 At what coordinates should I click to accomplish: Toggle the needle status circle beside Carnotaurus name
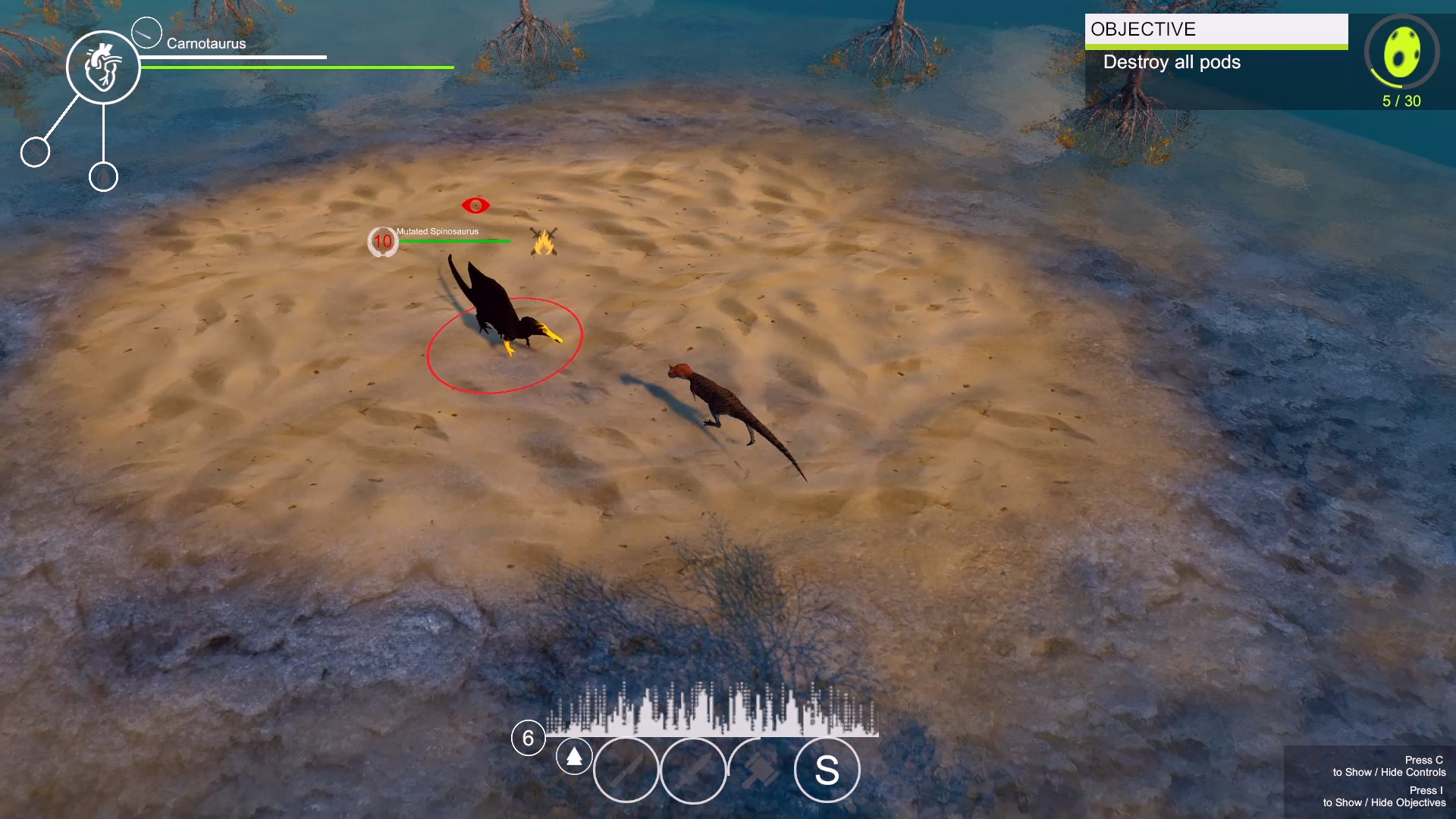tap(146, 32)
